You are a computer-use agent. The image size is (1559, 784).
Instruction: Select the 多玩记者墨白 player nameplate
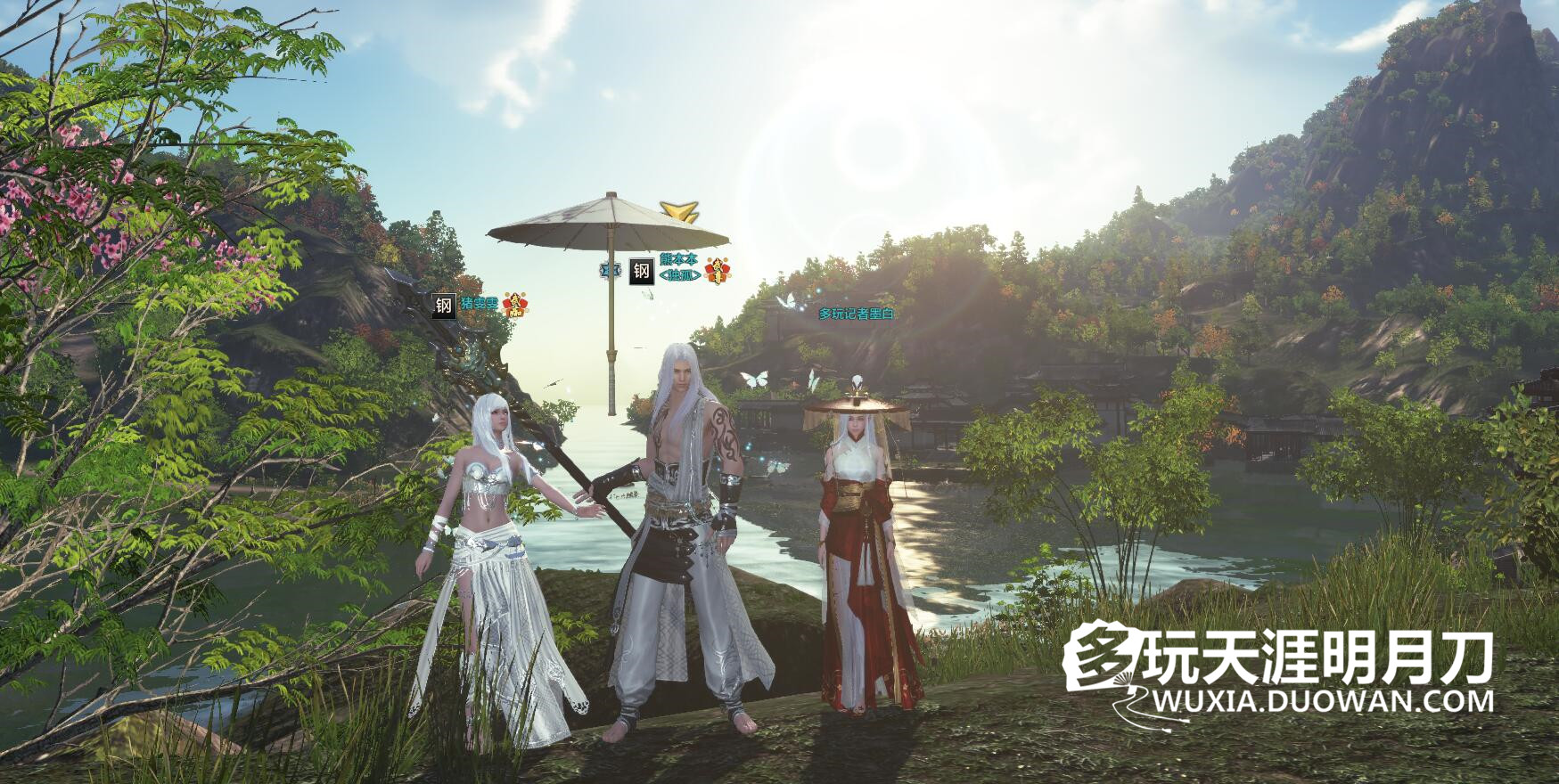click(x=857, y=314)
